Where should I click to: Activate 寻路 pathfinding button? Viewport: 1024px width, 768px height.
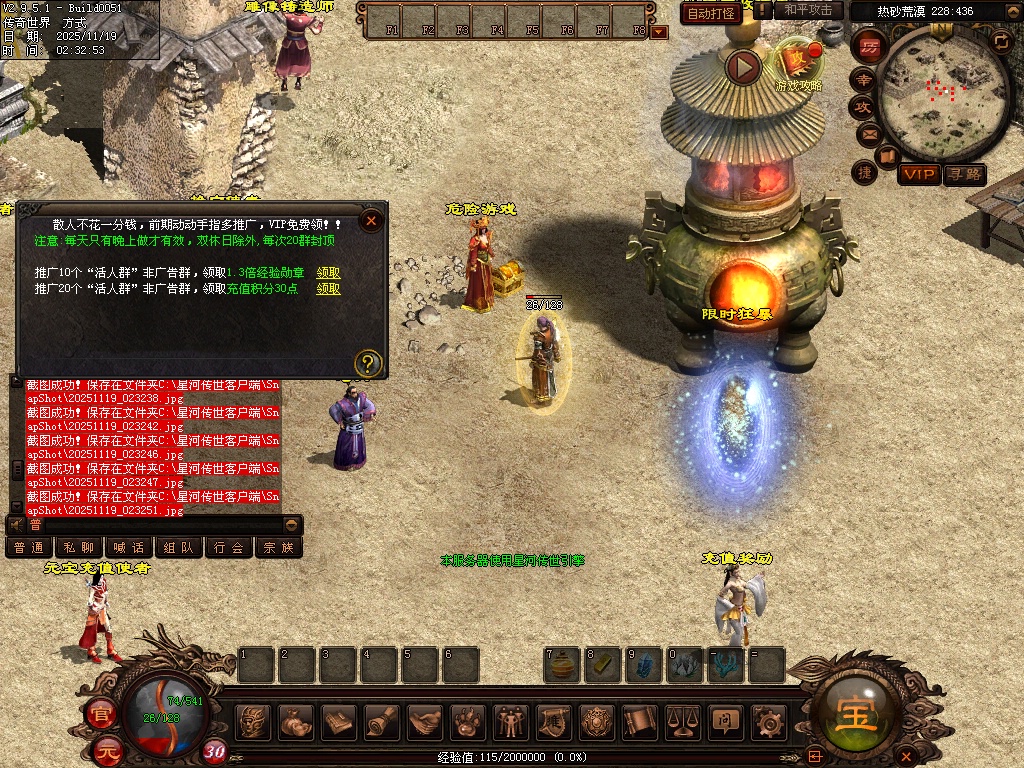[x=964, y=174]
